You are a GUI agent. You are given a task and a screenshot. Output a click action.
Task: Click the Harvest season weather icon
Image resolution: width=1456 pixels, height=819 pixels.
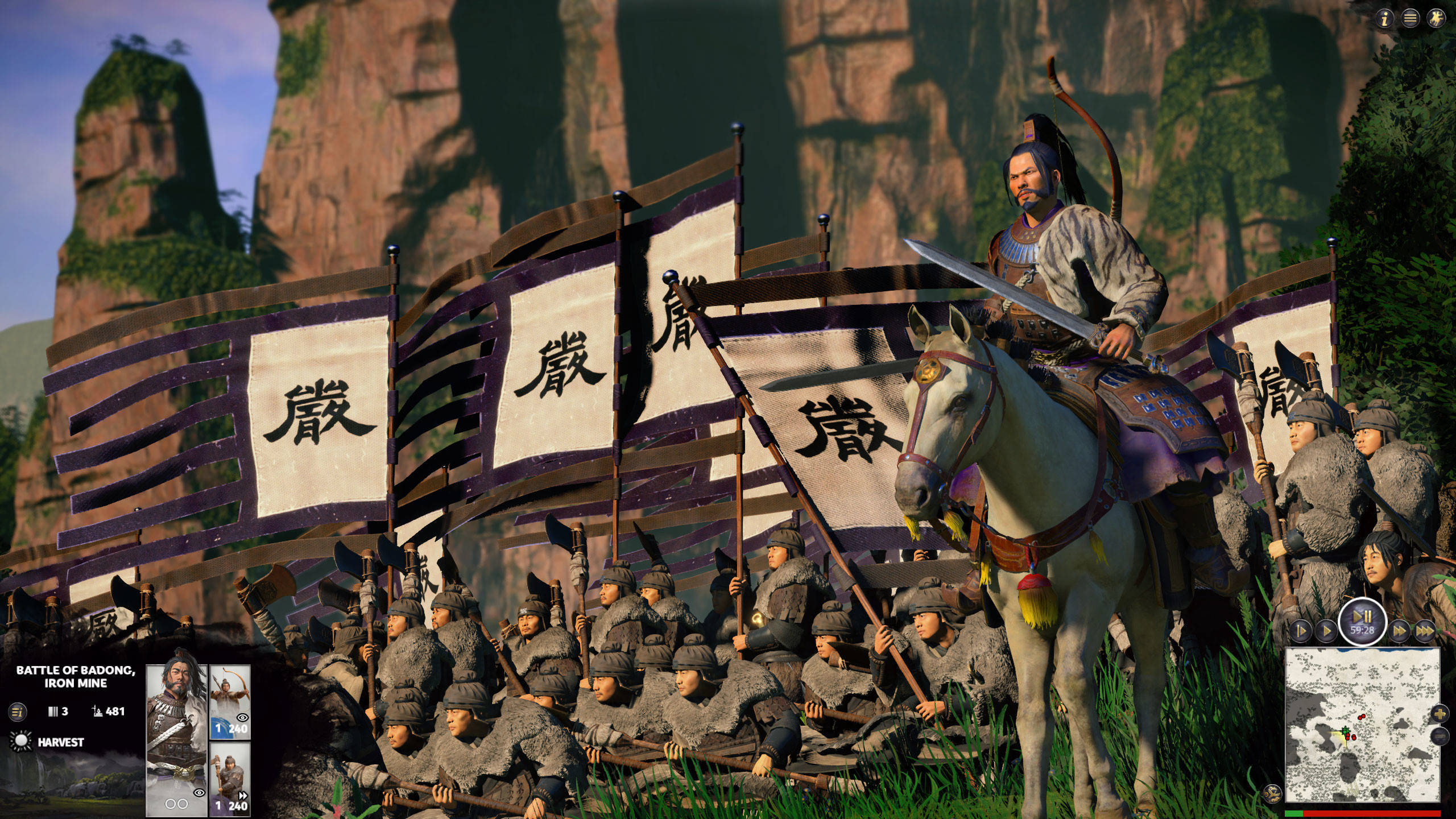20,741
